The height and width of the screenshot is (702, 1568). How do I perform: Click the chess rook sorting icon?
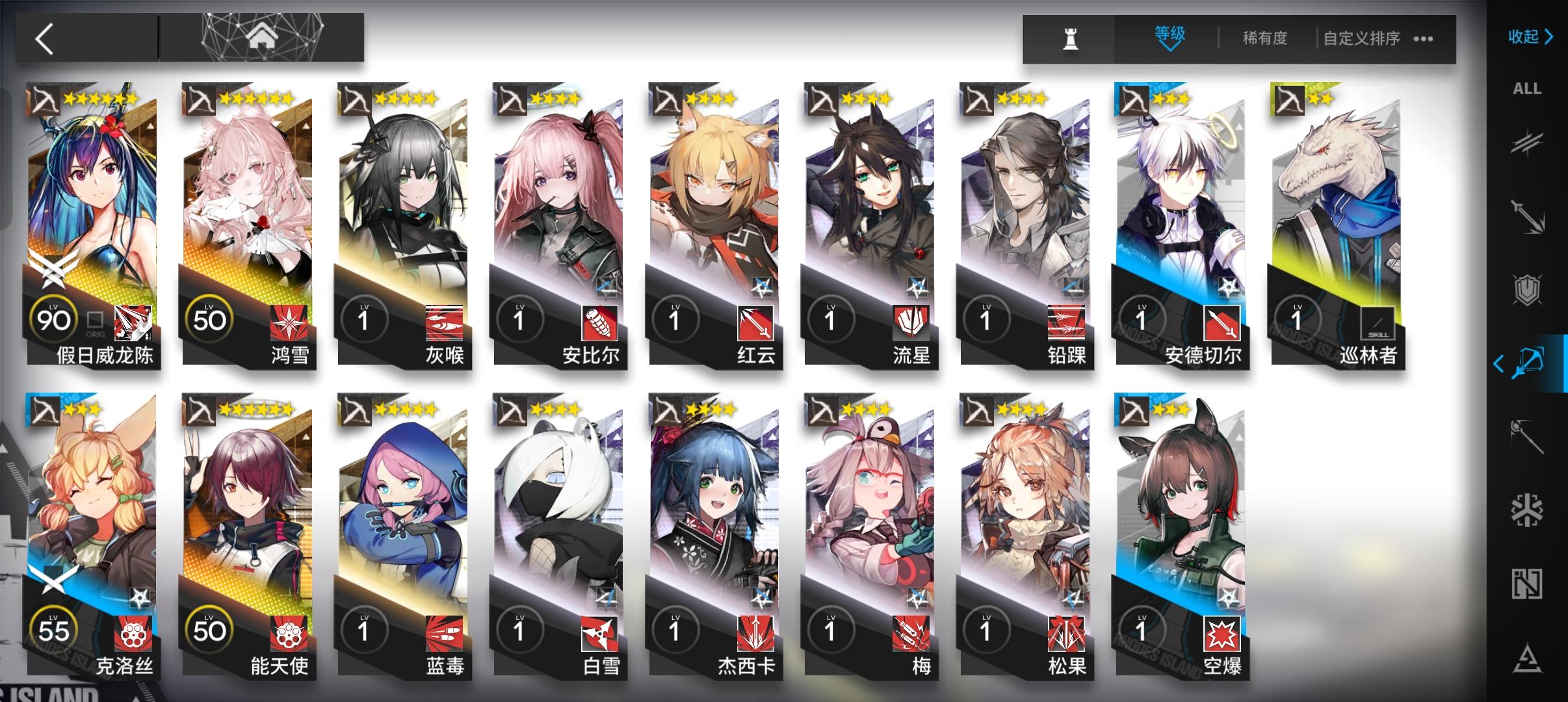pyautogui.click(x=1073, y=39)
